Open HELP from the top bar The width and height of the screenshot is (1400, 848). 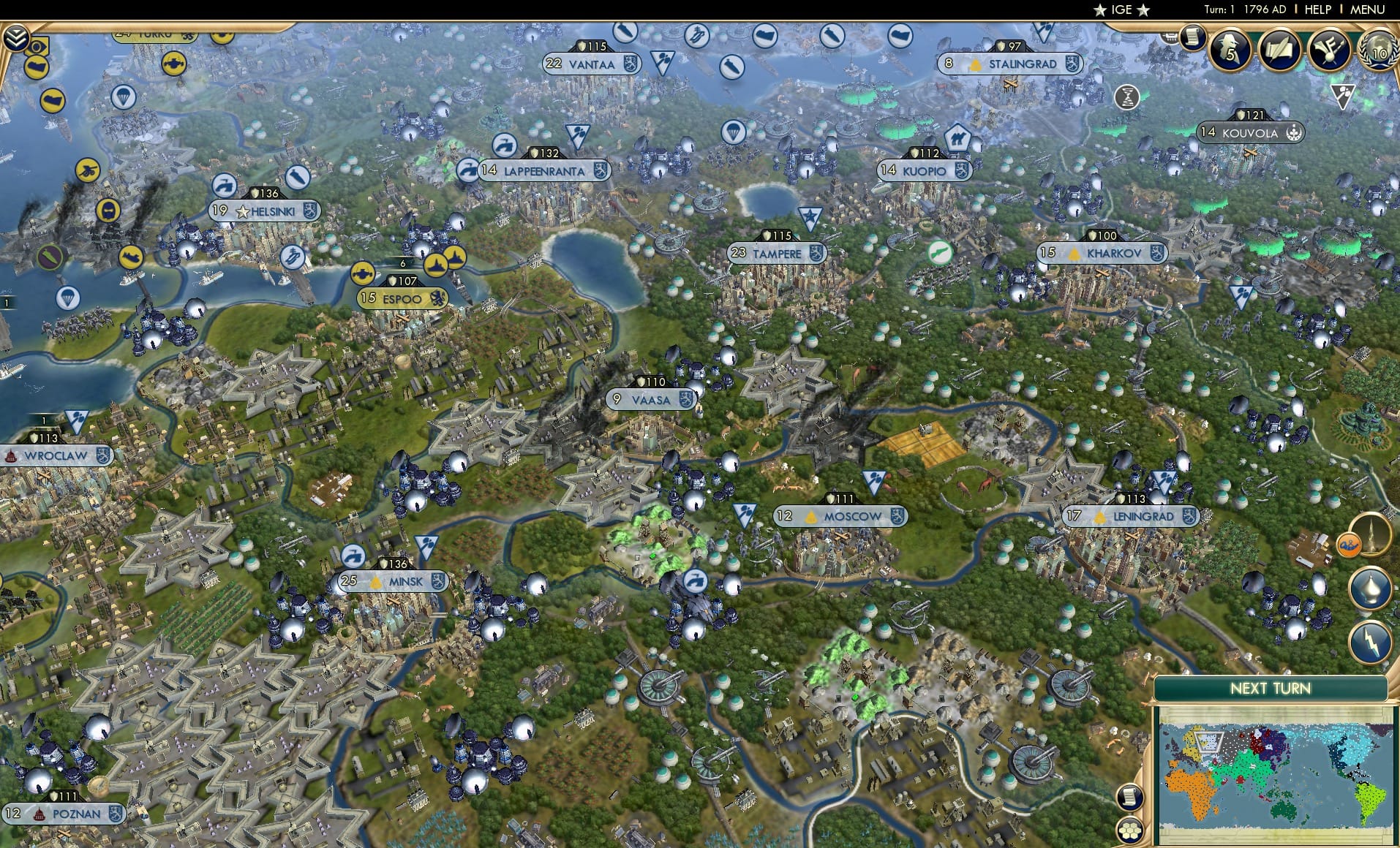[1317, 10]
